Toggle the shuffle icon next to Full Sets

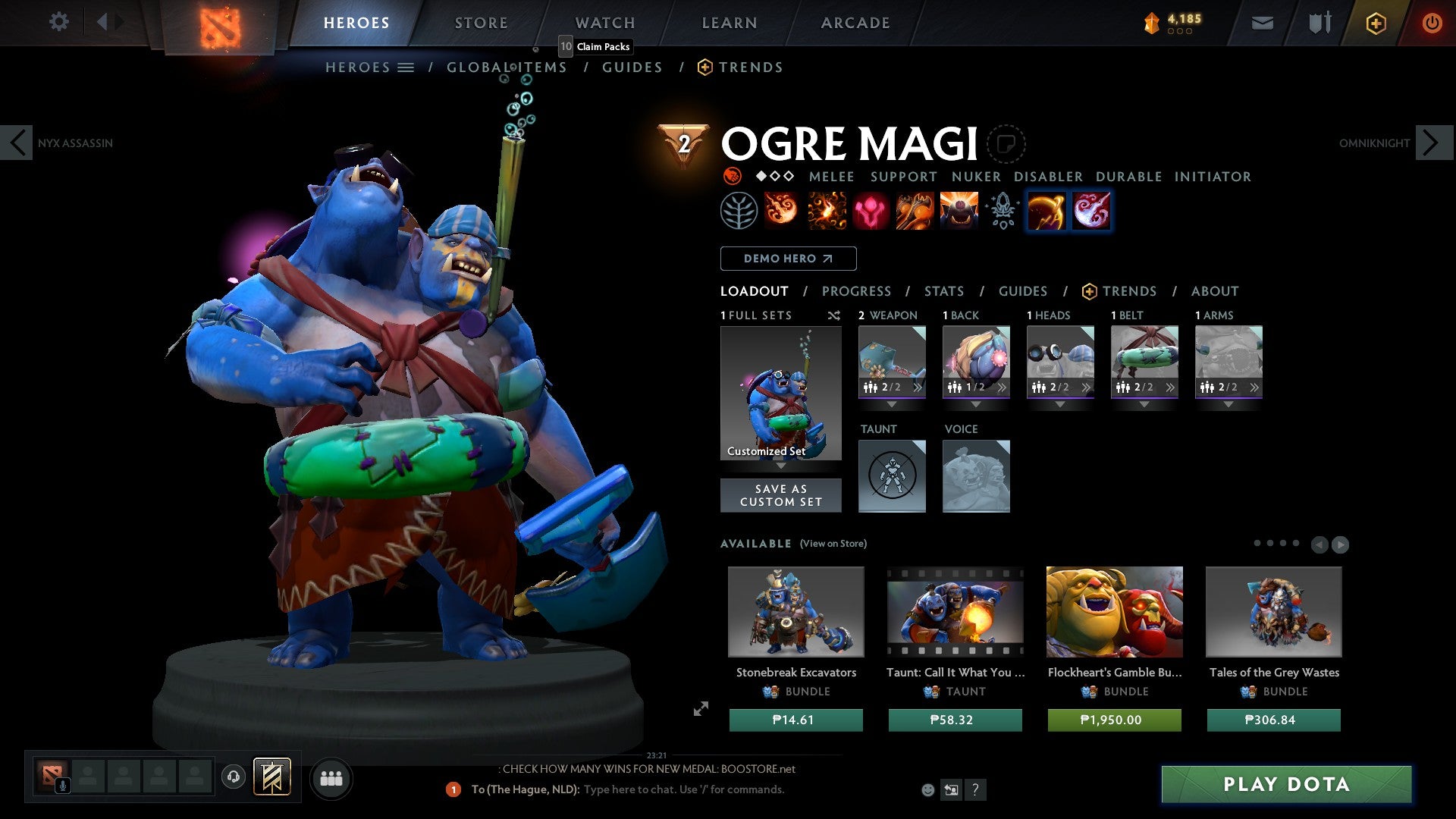(x=833, y=315)
